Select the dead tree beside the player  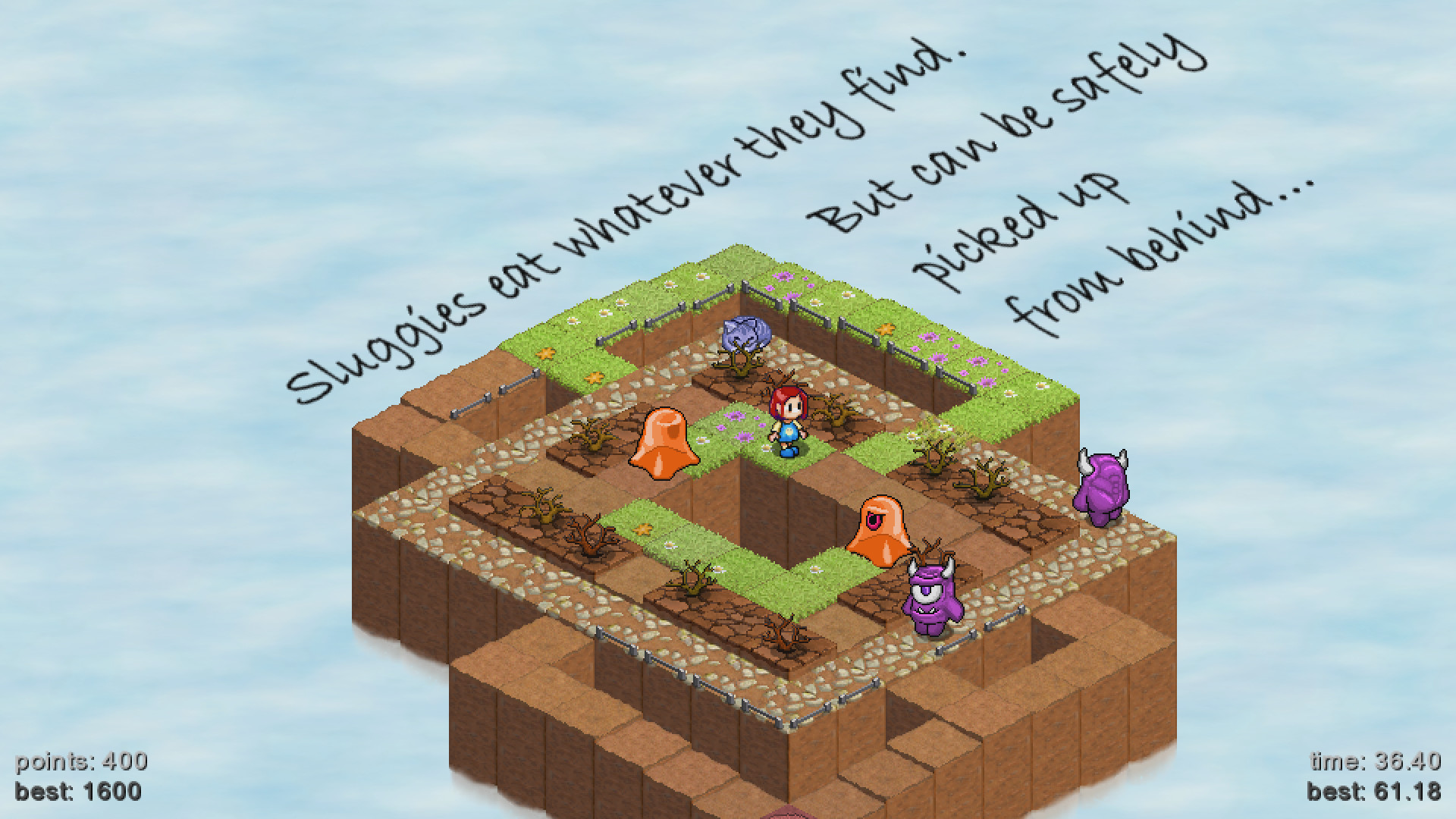point(834,409)
